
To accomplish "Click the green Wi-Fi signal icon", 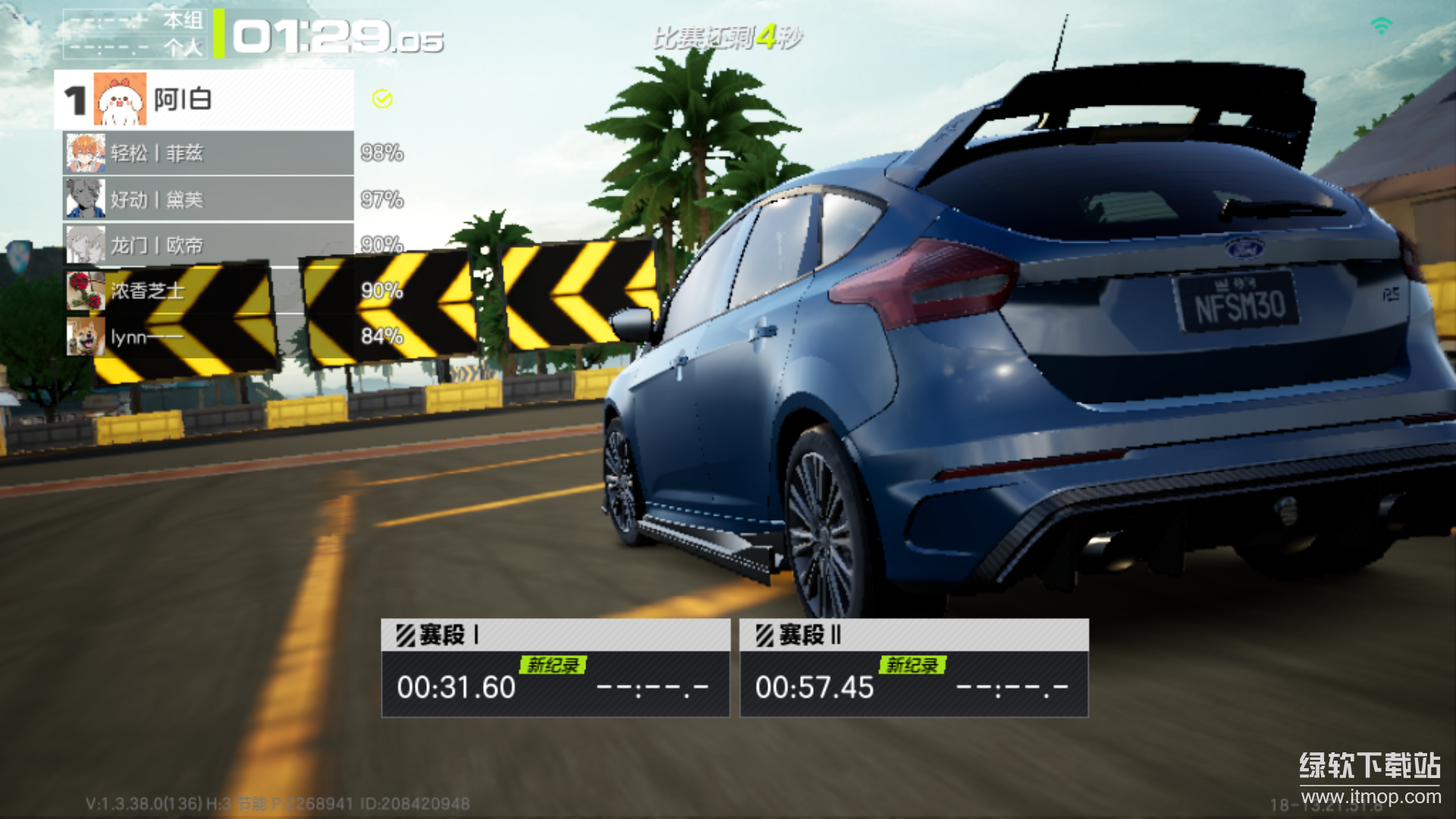I will tap(1382, 27).
